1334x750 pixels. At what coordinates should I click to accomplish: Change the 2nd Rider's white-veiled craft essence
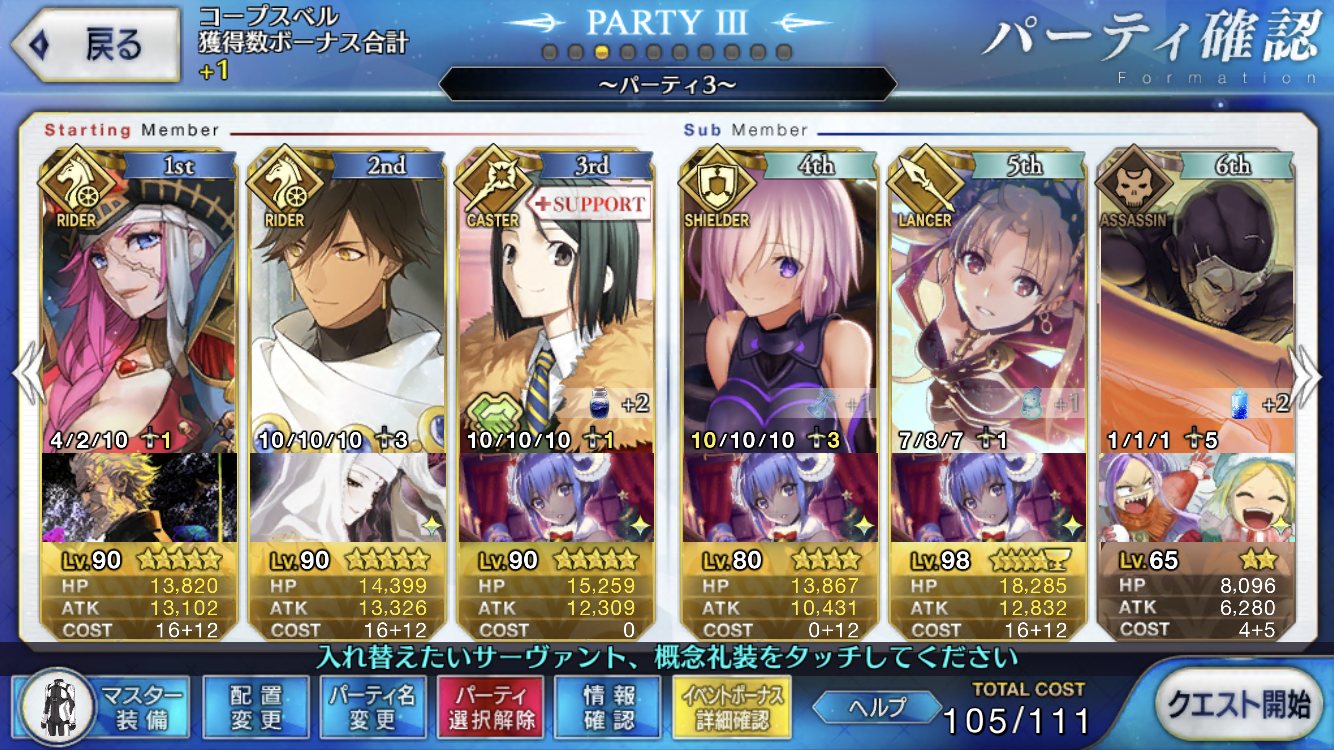click(x=347, y=497)
